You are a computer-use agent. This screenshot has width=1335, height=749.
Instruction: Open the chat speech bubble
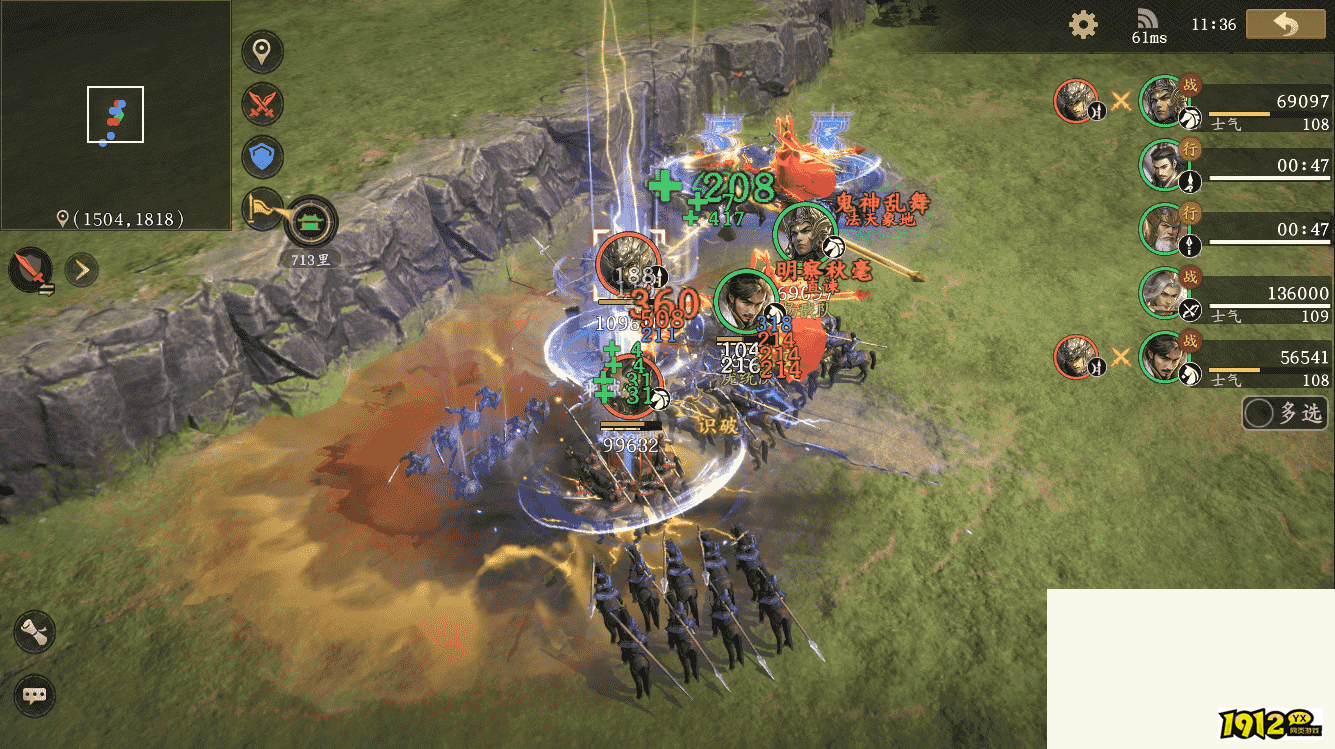coord(35,695)
